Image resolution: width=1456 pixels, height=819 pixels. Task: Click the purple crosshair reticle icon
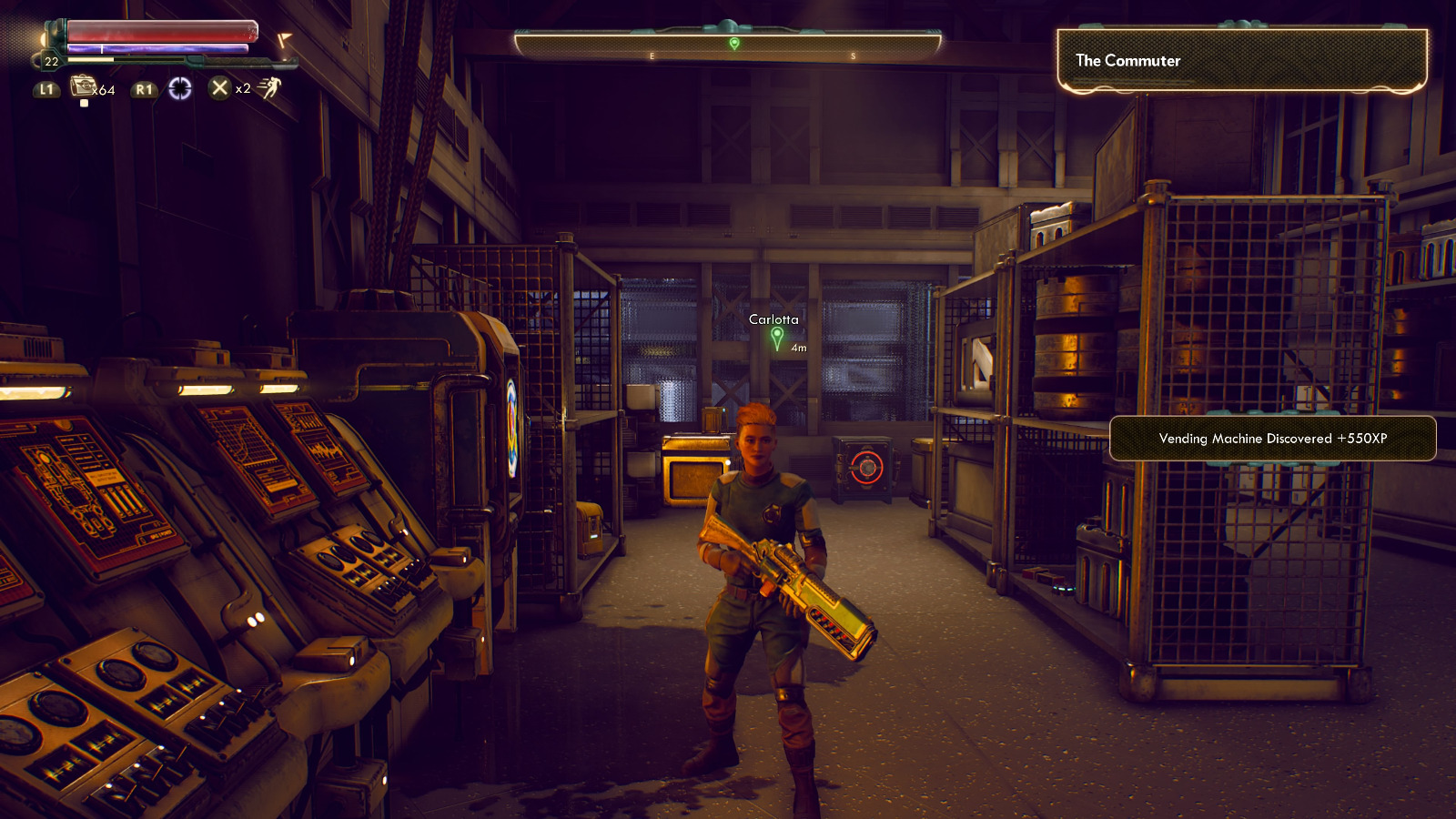click(x=180, y=88)
